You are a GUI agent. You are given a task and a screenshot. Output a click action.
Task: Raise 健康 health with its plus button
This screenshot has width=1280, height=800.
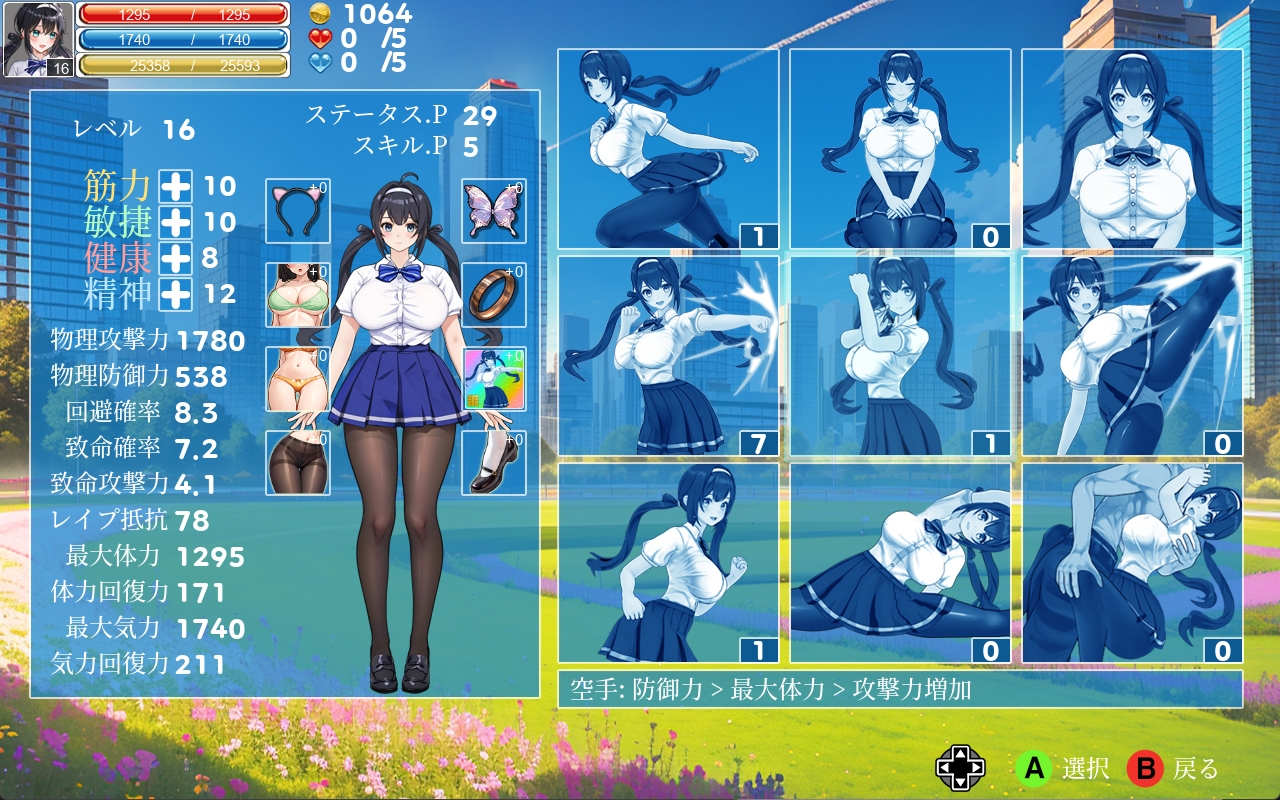176,258
